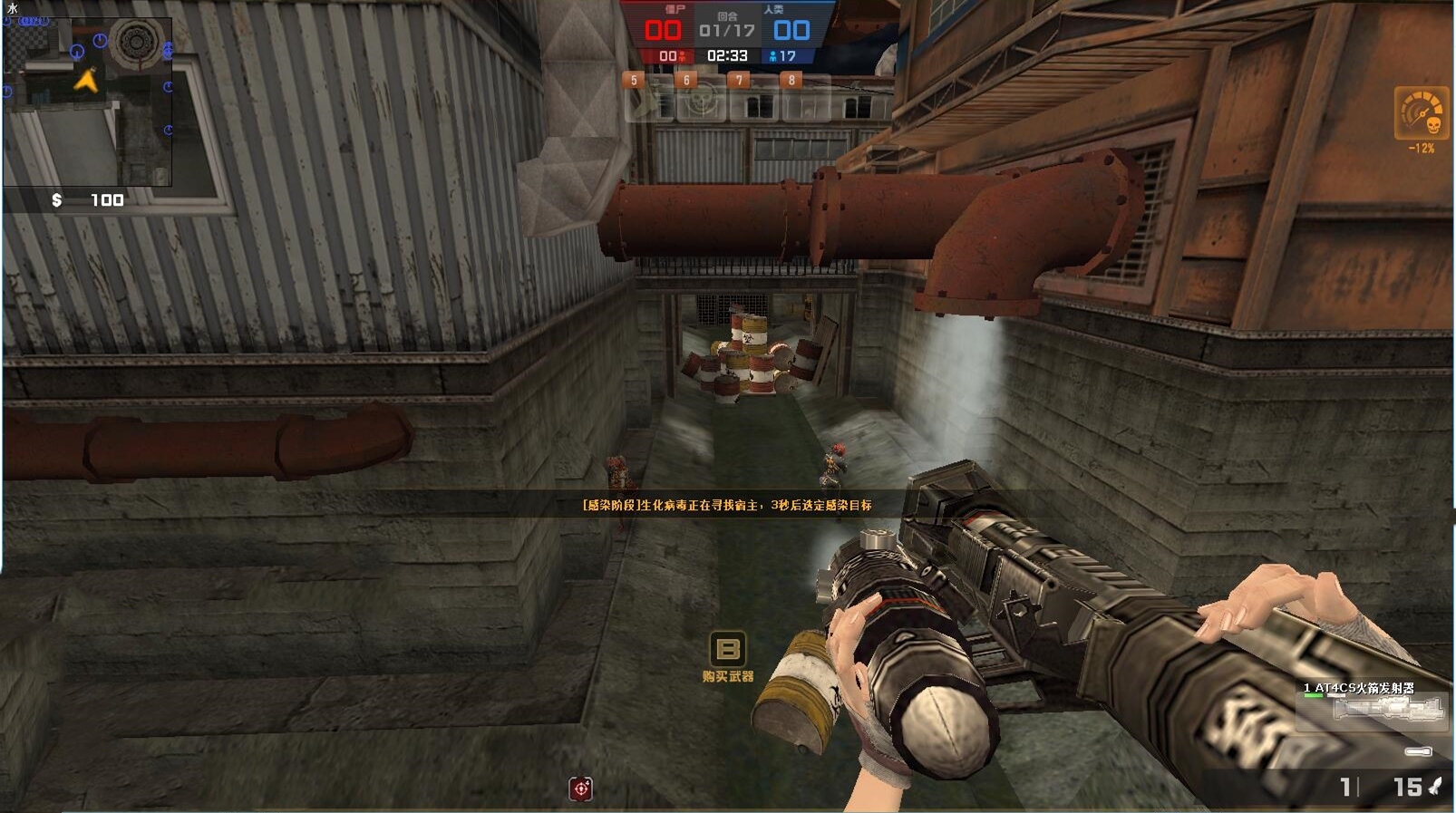This screenshot has width=1456, height=813.
Task: Select the small secondary weapon icon
Action: tap(1418, 751)
